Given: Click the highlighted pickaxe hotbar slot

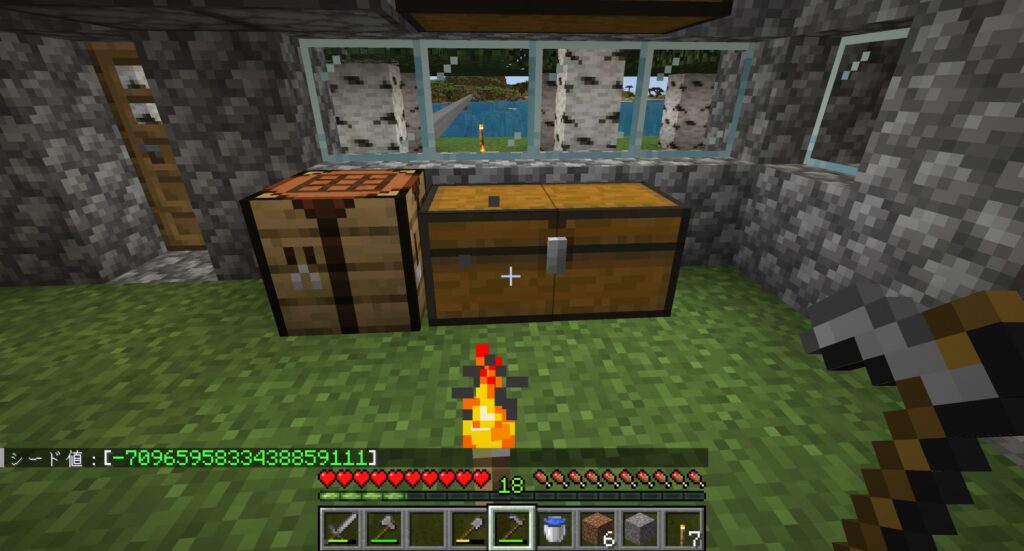Looking at the screenshot, I should (510, 527).
